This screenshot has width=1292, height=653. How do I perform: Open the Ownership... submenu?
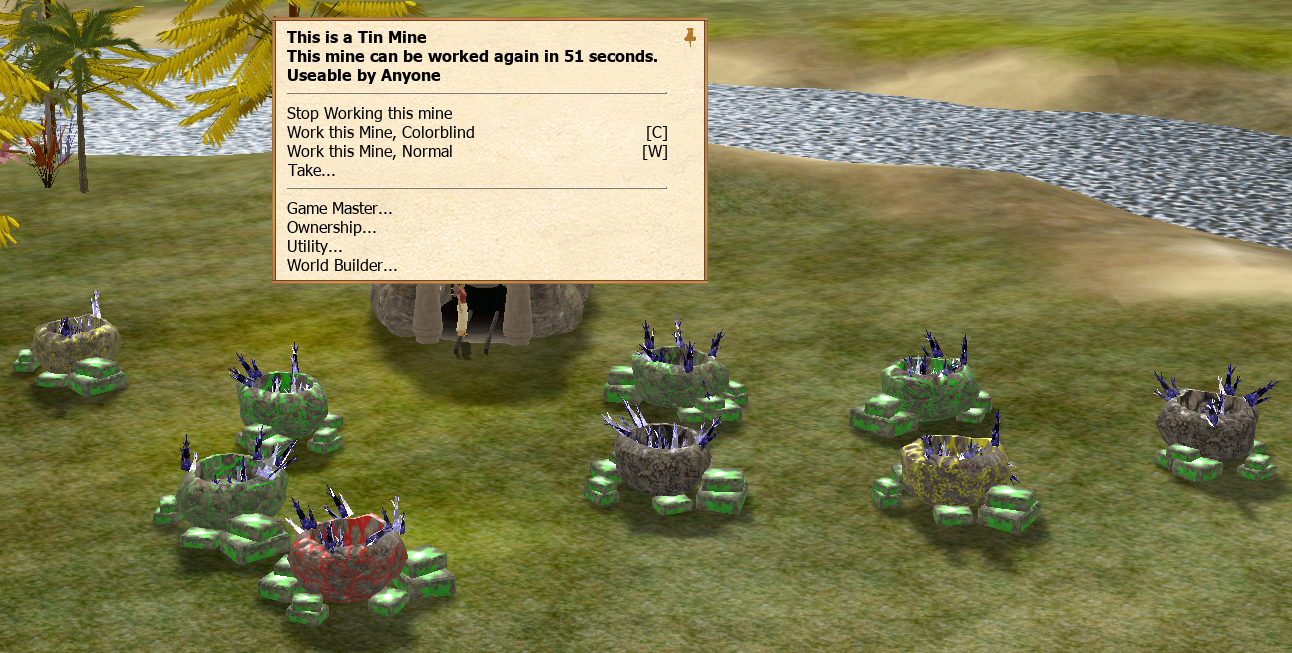pyautogui.click(x=331, y=228)
